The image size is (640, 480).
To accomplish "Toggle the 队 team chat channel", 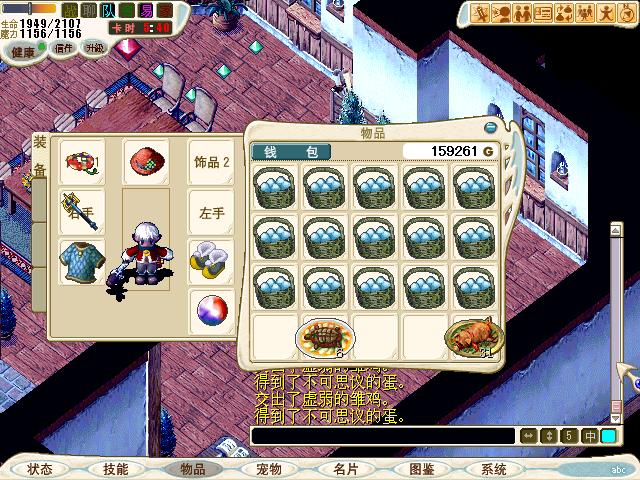I will (107, 10).
